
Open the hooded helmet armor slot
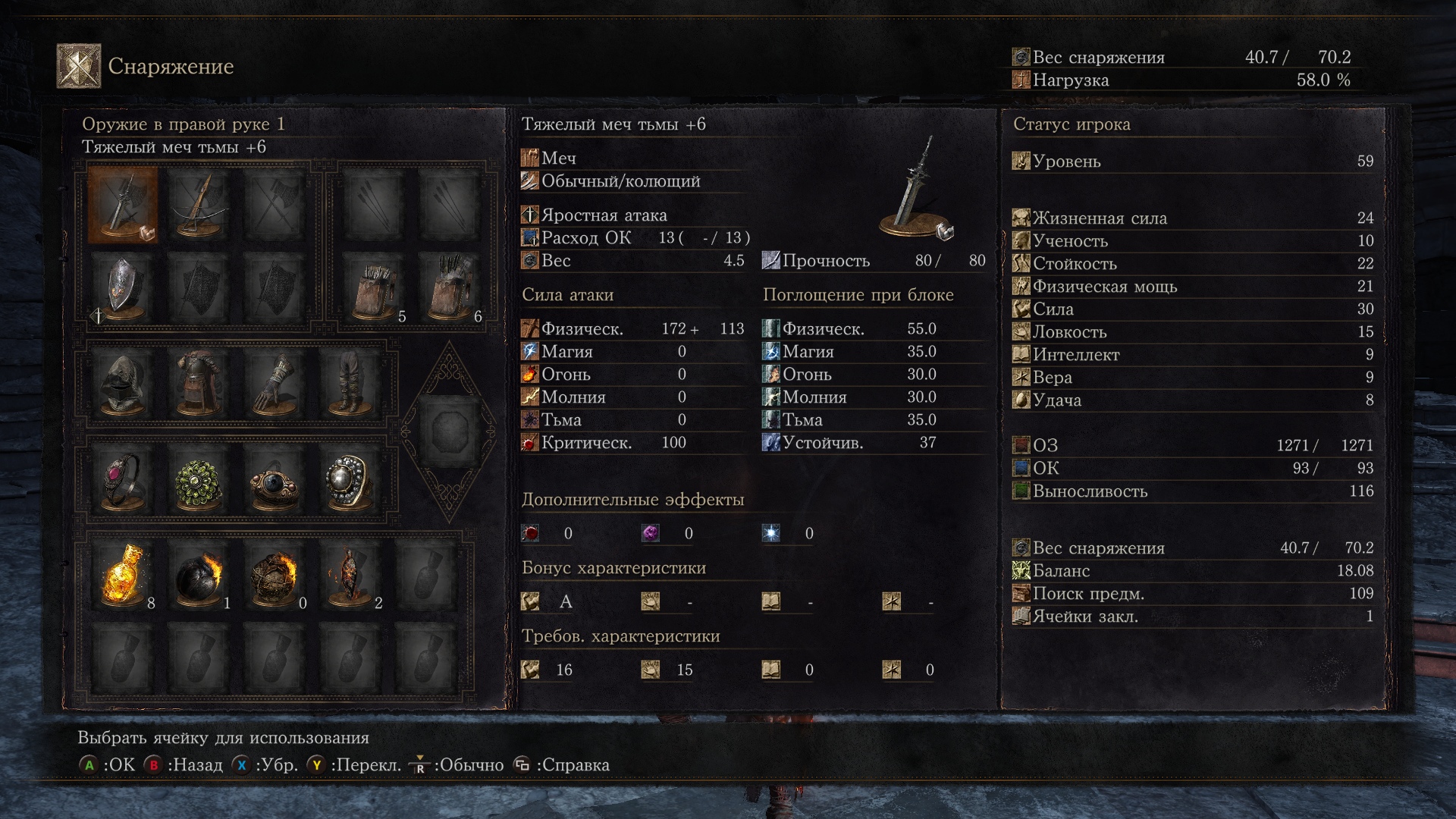click(x=123, y=383)
